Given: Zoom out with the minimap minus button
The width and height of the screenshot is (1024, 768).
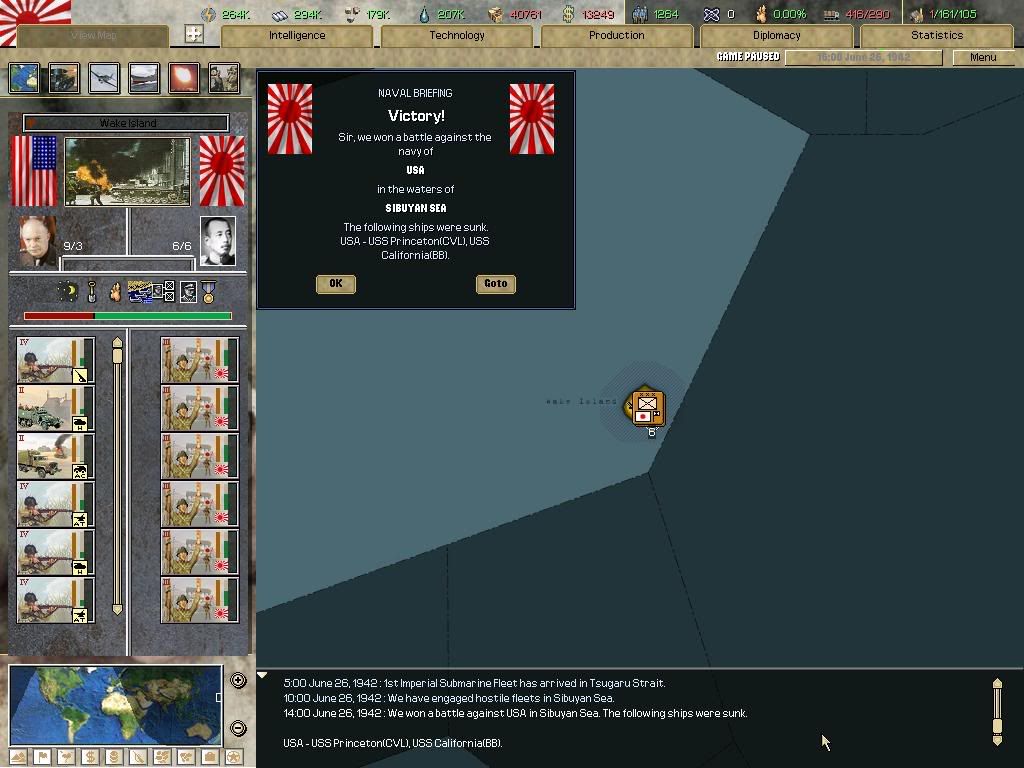Looking at the screenshot, I should pos(238,728).
